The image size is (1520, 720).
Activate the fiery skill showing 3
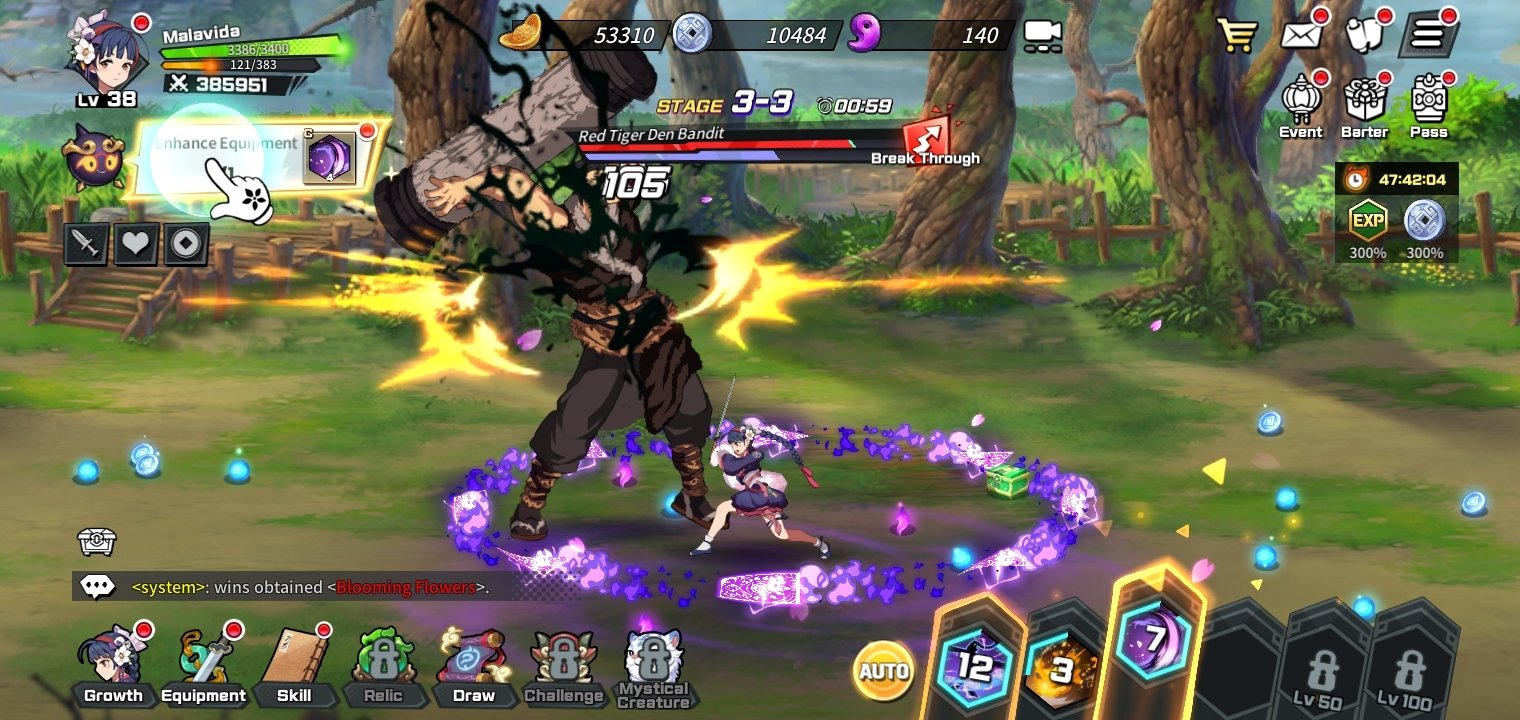[x=1062, y=665]
